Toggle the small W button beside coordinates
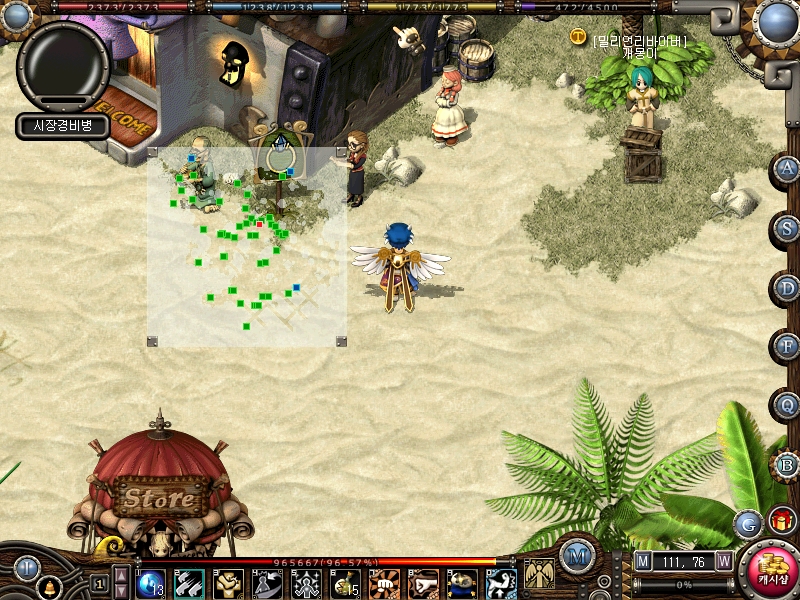The width and height of the screenshot is (800, 600). click(723, 562)
